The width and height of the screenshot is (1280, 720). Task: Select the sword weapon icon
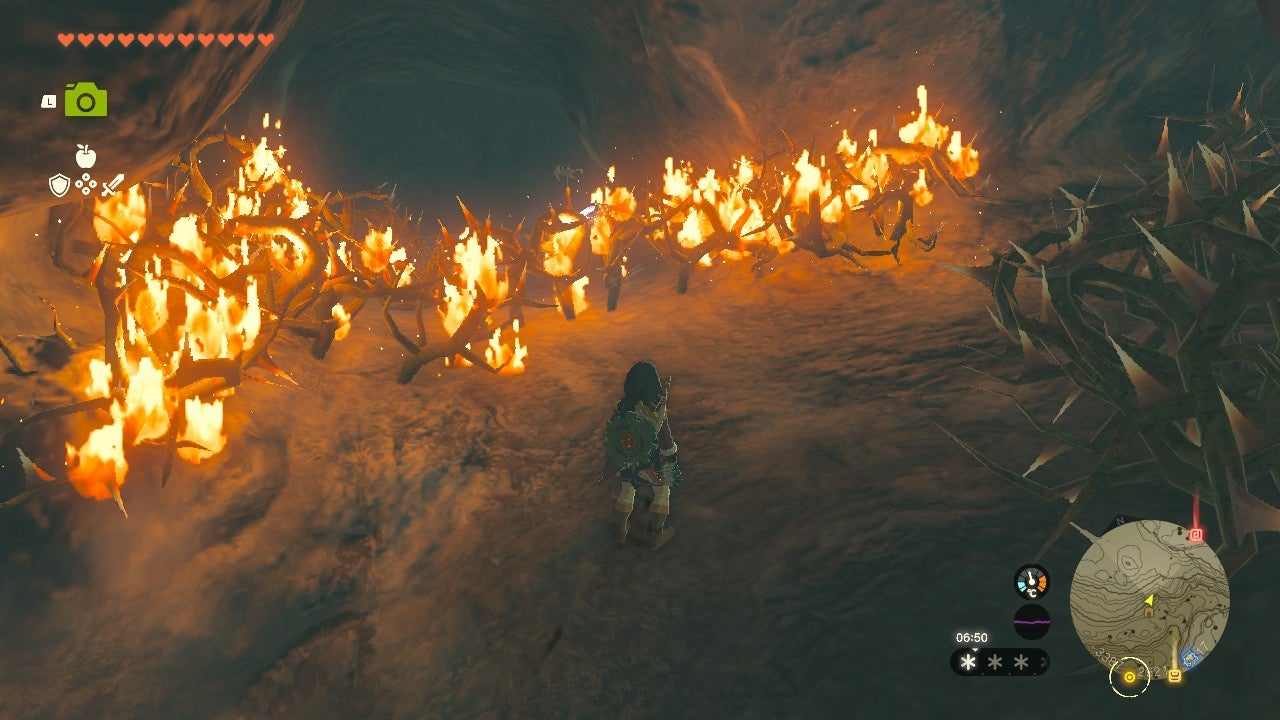112,186
